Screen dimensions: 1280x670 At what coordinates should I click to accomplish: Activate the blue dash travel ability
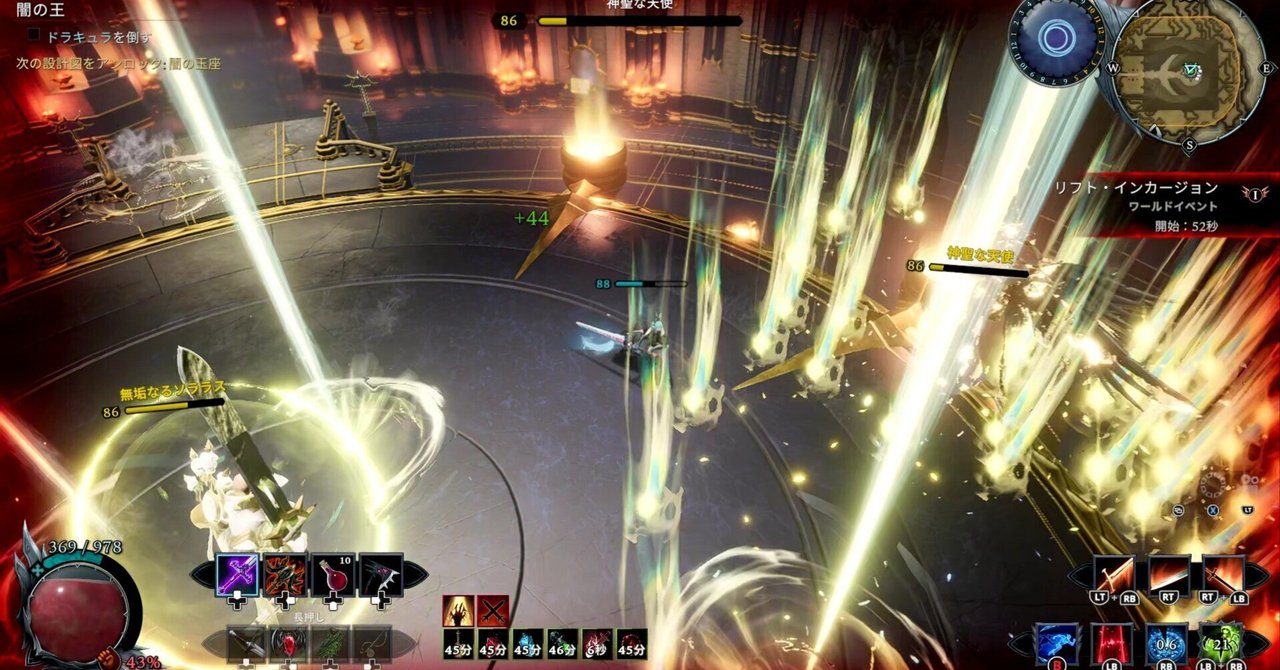tap(1057, 644)
